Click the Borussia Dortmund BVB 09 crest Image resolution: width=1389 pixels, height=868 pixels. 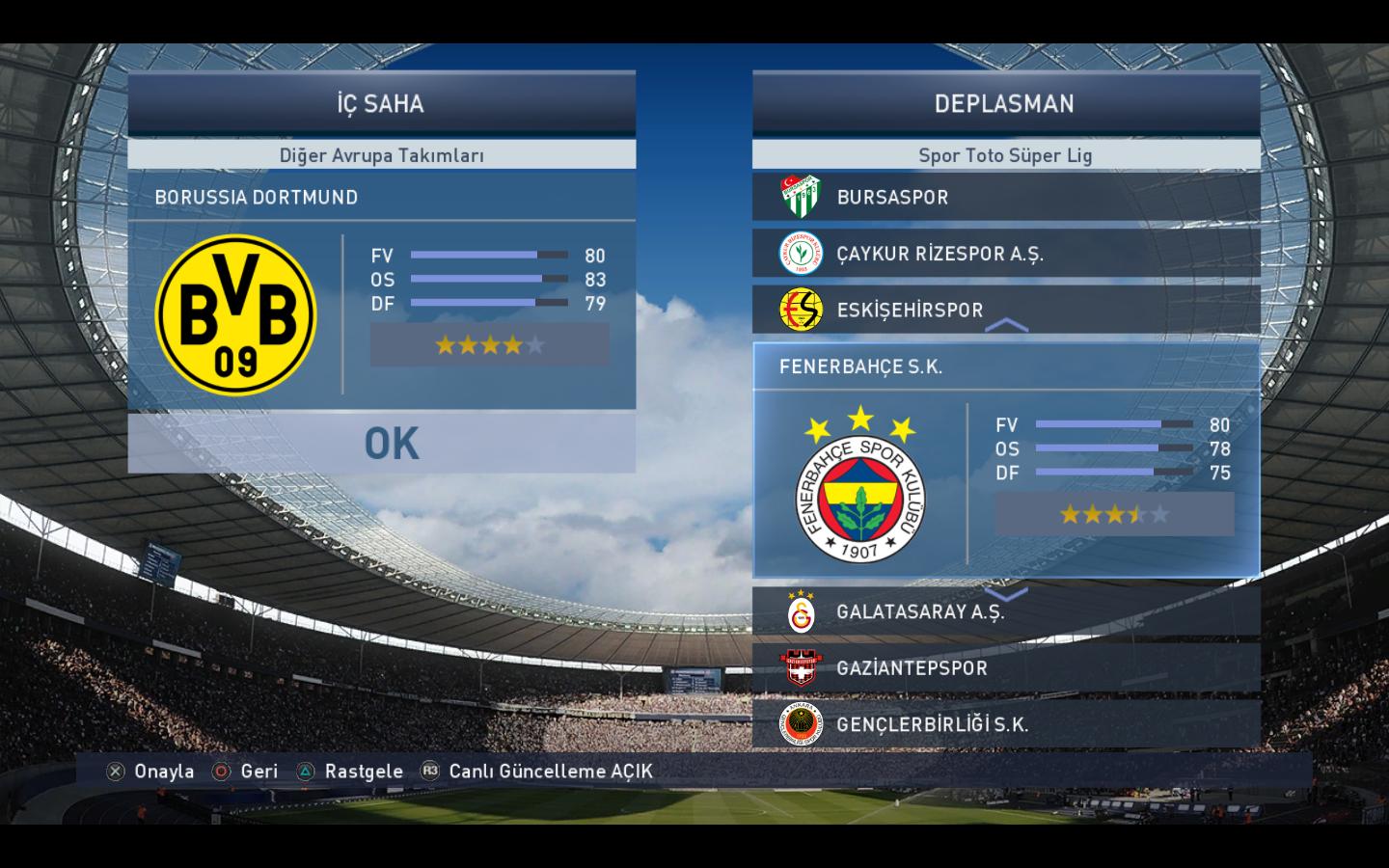(x=236, y=314)
